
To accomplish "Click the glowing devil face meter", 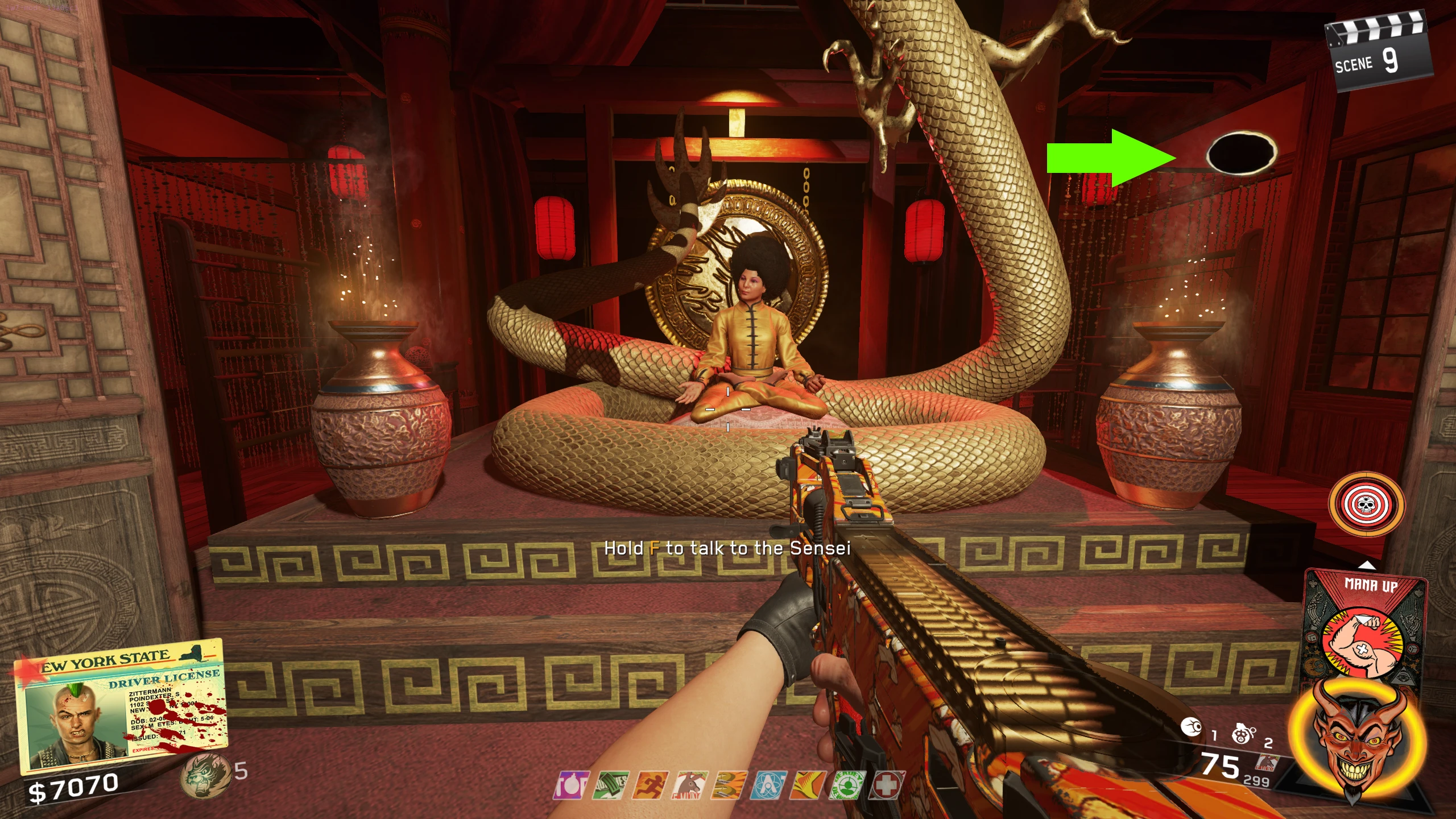I will 1356,739.
